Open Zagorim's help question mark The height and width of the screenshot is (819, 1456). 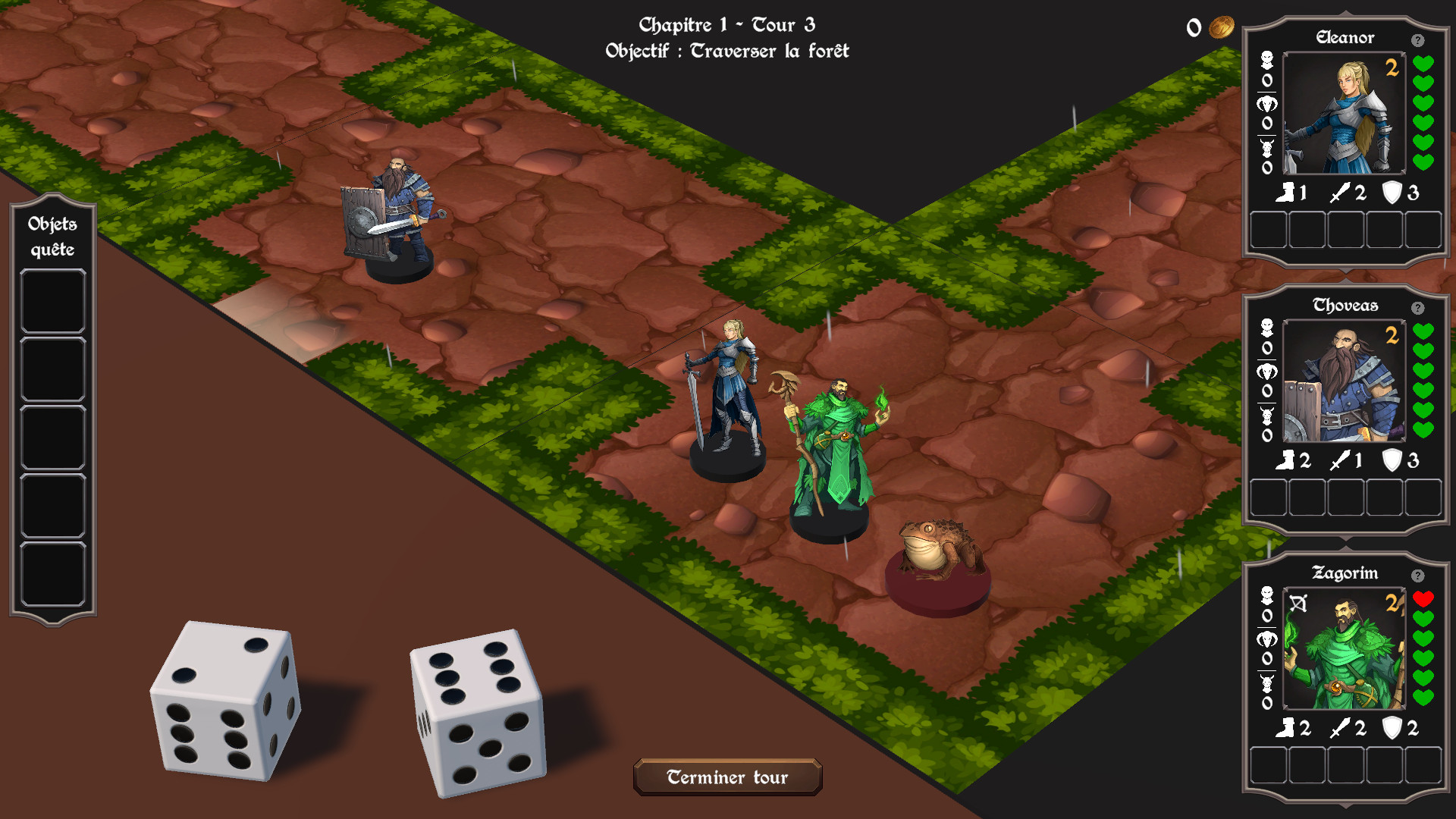[x=1417, y=576]
